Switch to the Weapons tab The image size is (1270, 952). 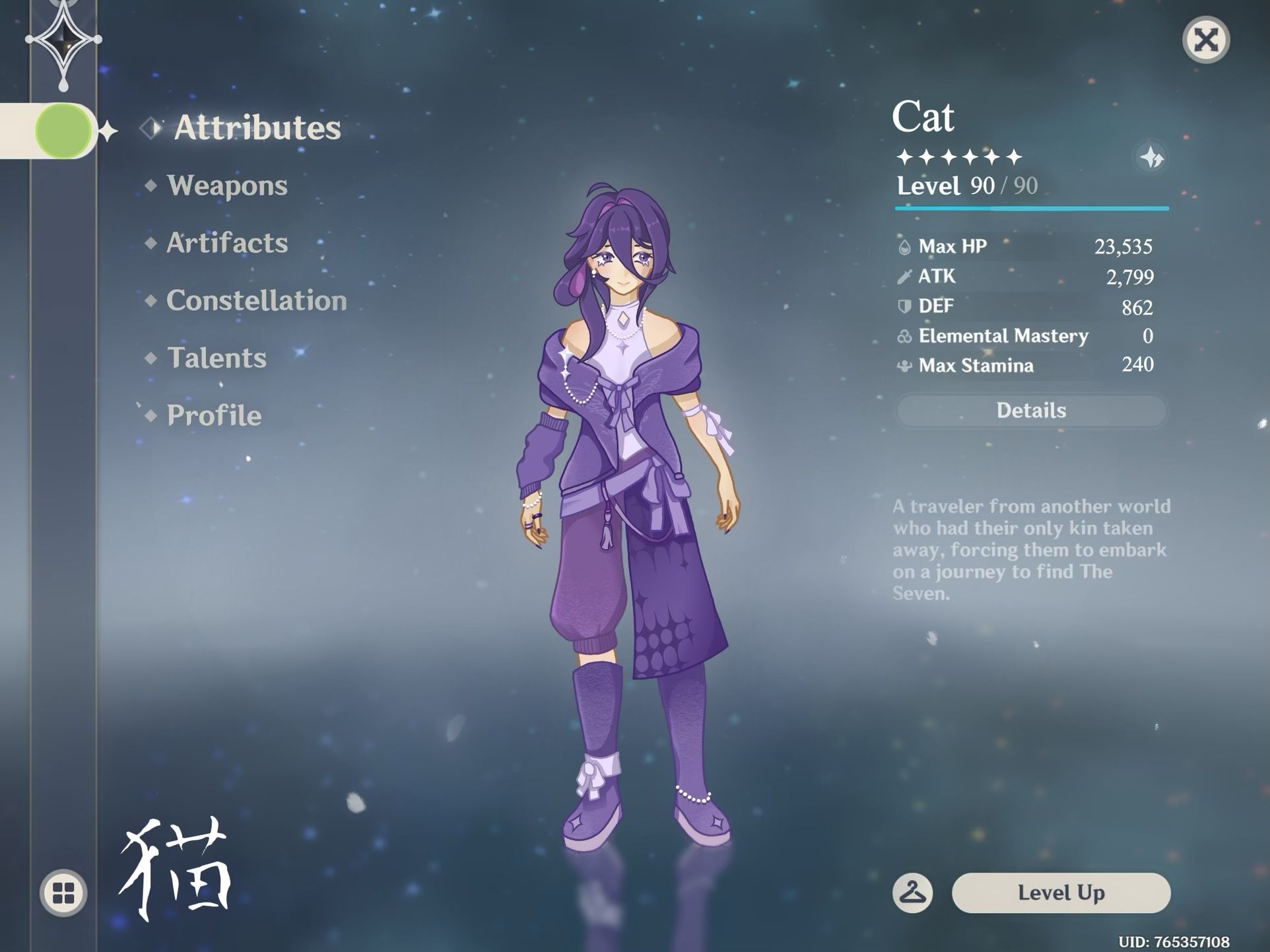(x=227, y=186)
